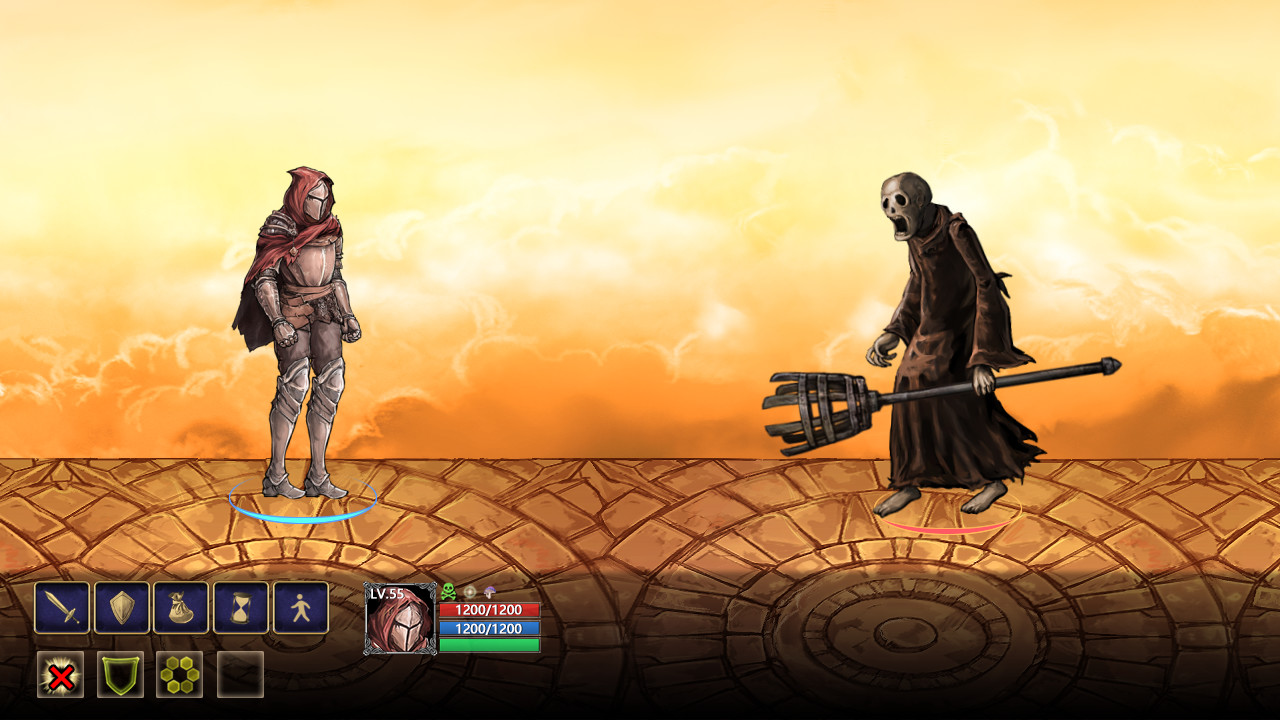Click the red 1200/1200 health bar
The height and width of the screenshot is (720, 1280).
[x=490, y=610]
